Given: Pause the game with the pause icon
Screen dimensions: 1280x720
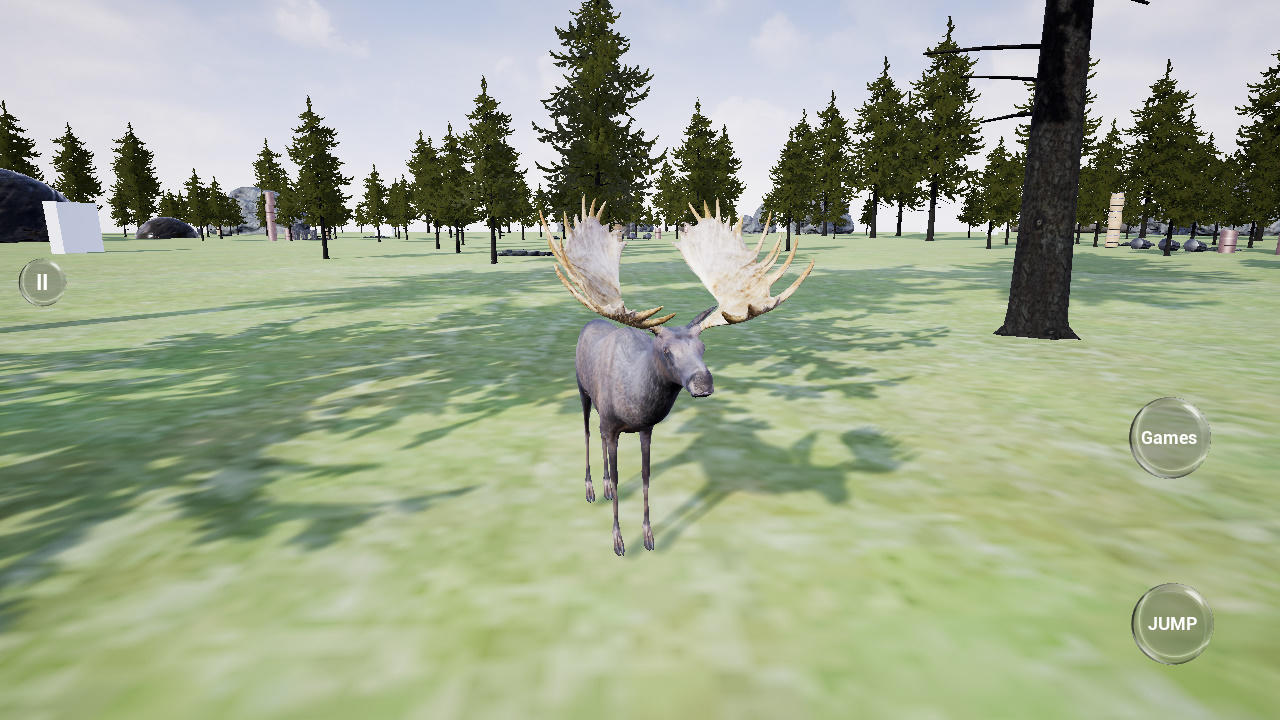Looking at the screenshot, I should [x=42, y=281].
